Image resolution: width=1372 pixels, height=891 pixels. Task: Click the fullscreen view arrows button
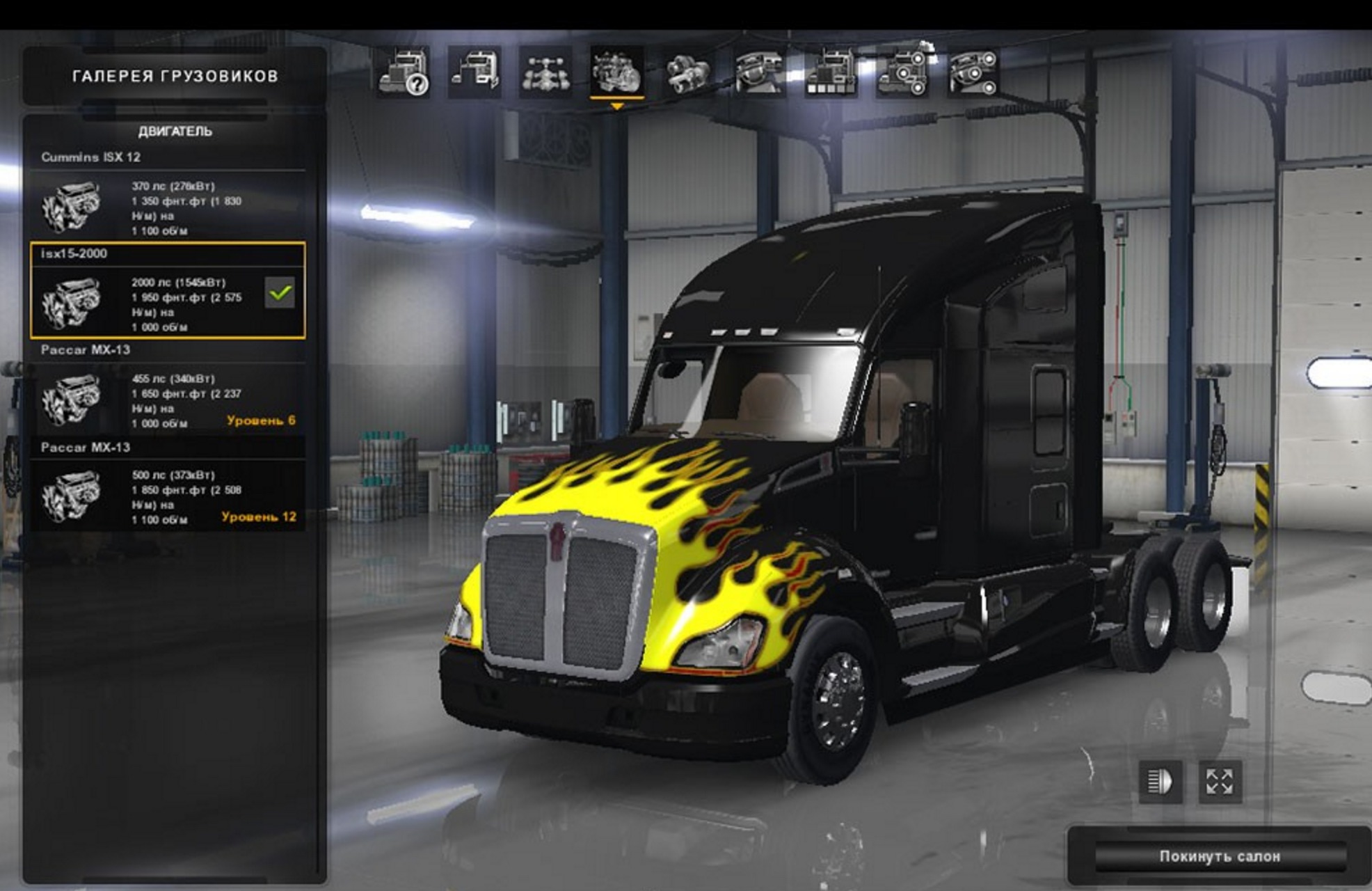coord(1220,781)
